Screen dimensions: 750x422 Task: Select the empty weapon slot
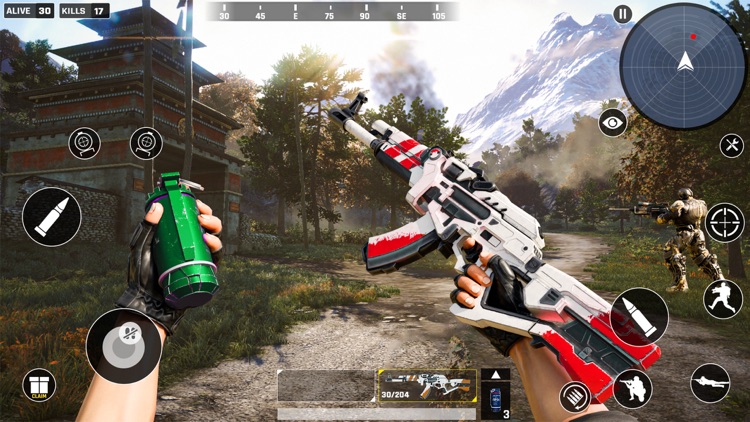pos(326,386)
